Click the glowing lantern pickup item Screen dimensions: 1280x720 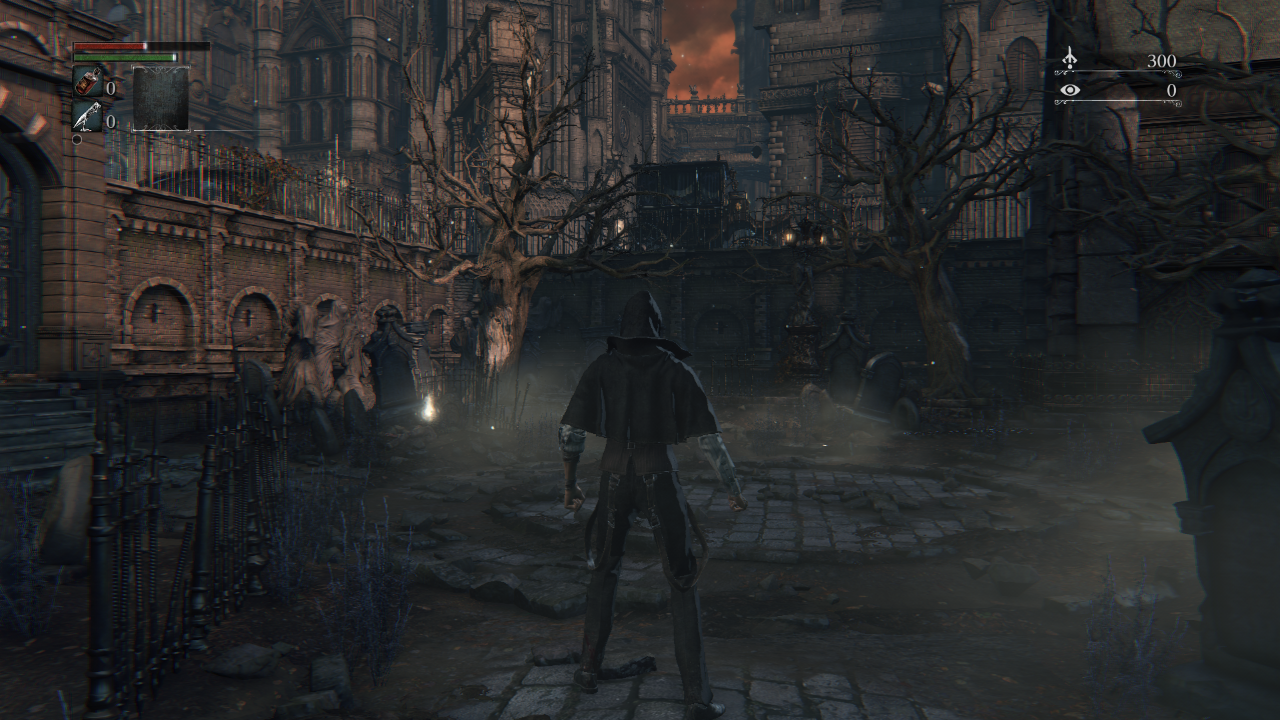pyautogui.click(x=426, y=409)
